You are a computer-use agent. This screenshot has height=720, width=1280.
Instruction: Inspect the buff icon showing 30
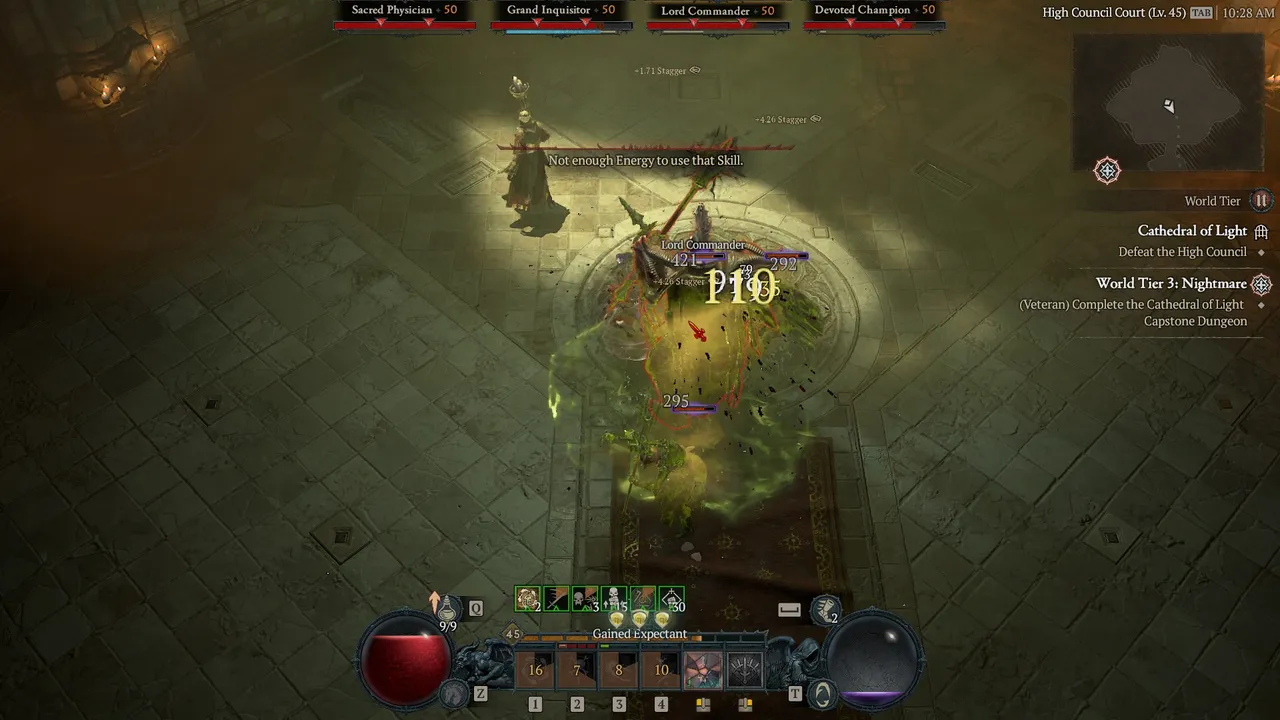pos(672,598)
